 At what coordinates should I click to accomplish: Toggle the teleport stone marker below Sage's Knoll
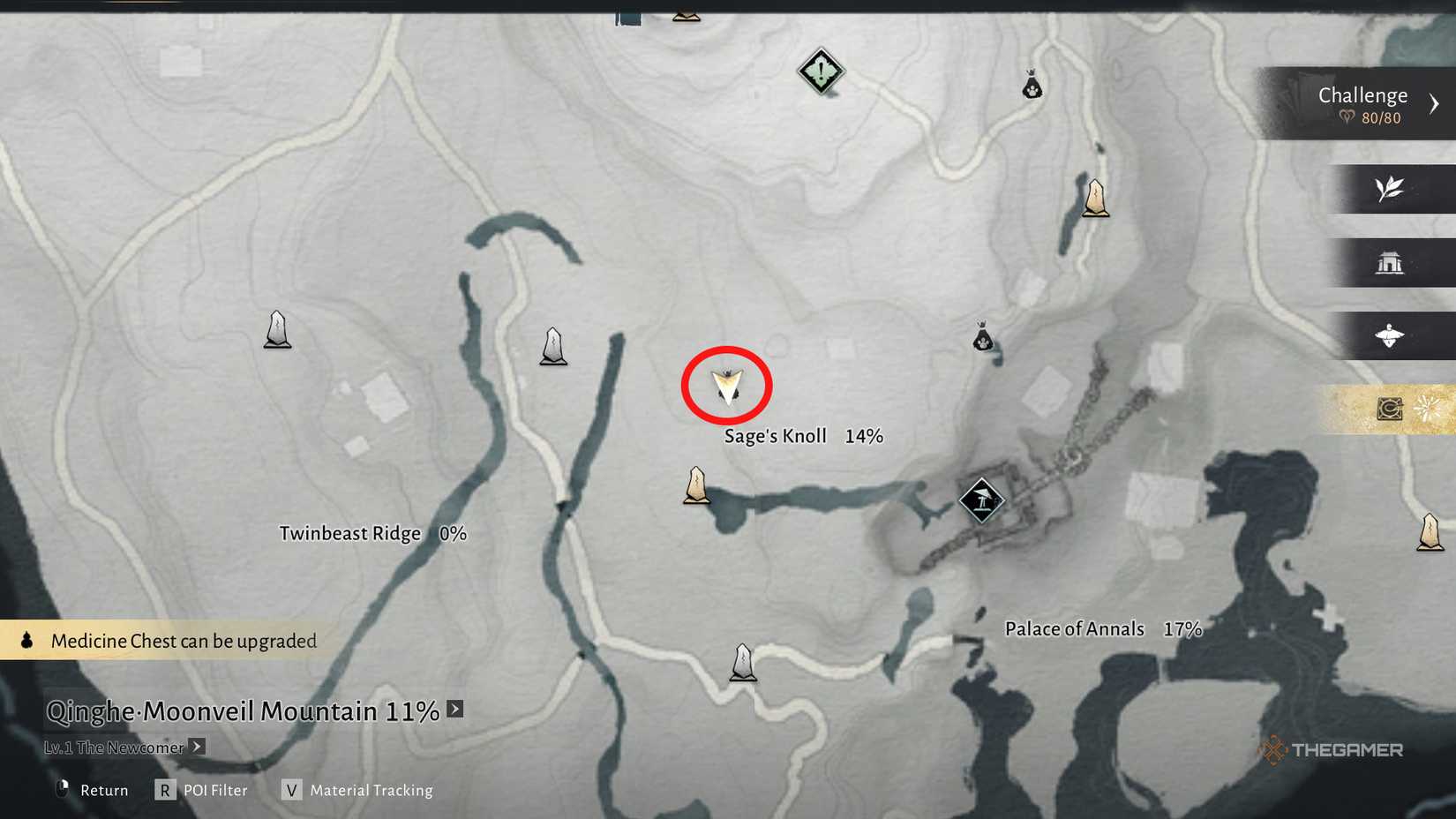click(696, 485)
